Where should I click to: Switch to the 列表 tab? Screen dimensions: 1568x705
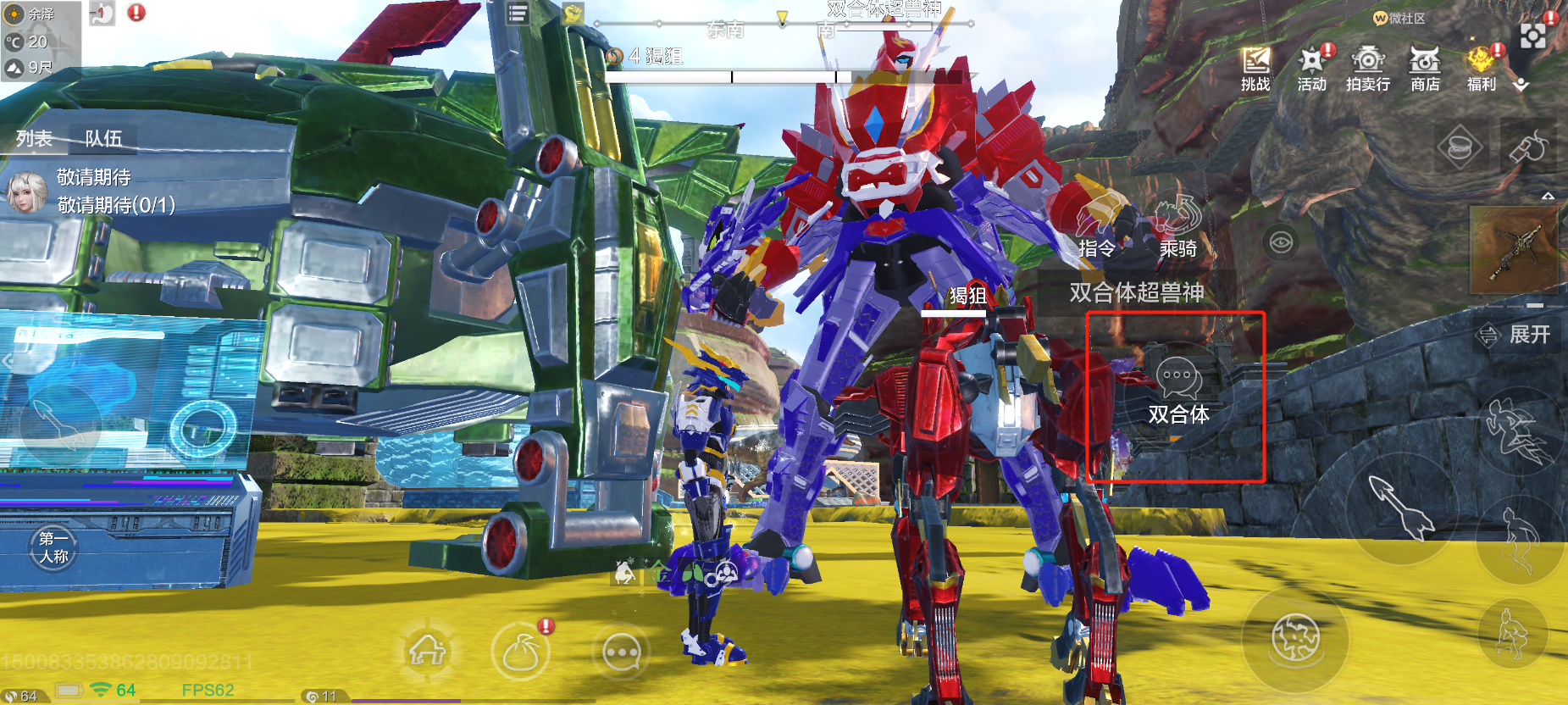(35, 138)
